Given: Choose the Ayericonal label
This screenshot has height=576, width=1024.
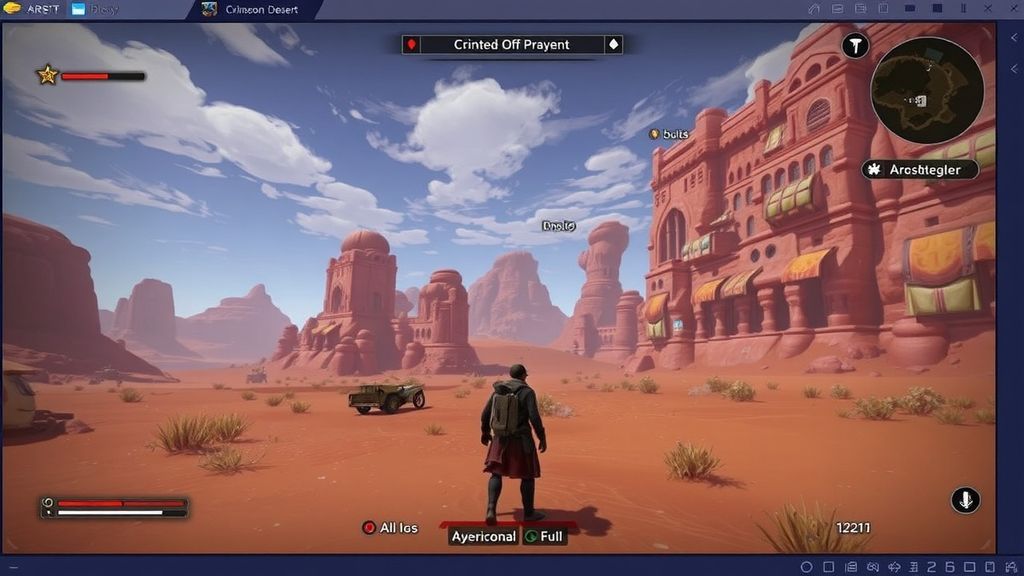Looking at the screenshot, I should pyautogui.click(x=483, y=536).
